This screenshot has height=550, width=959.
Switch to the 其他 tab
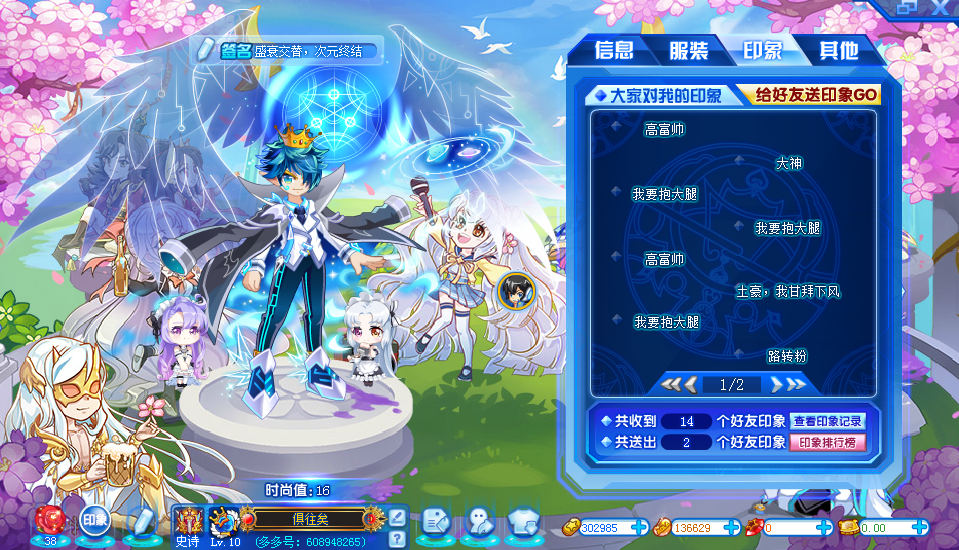point(838,51)
